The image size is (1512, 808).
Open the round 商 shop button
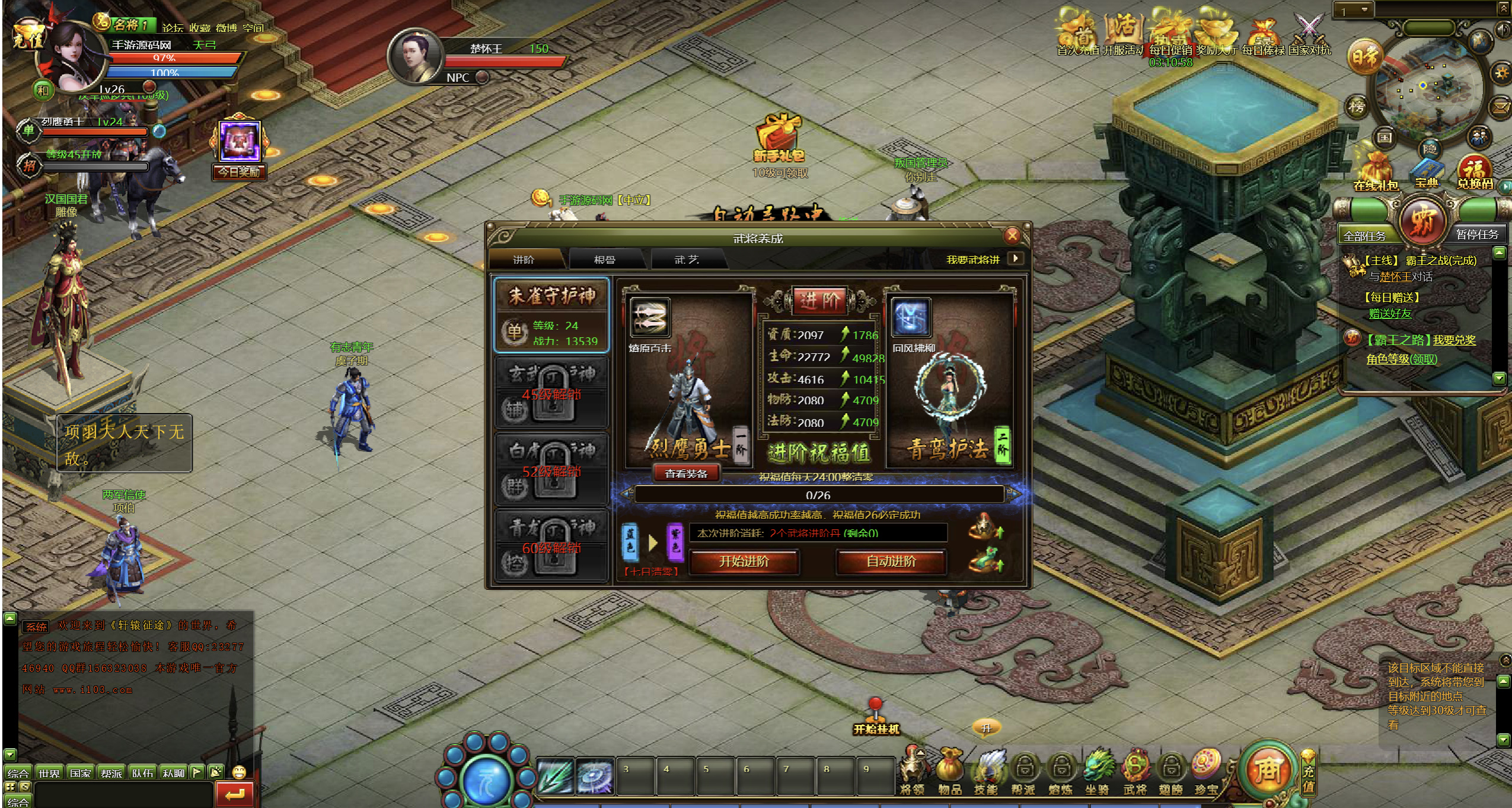pyautogui.click(x=1267, y=769)
